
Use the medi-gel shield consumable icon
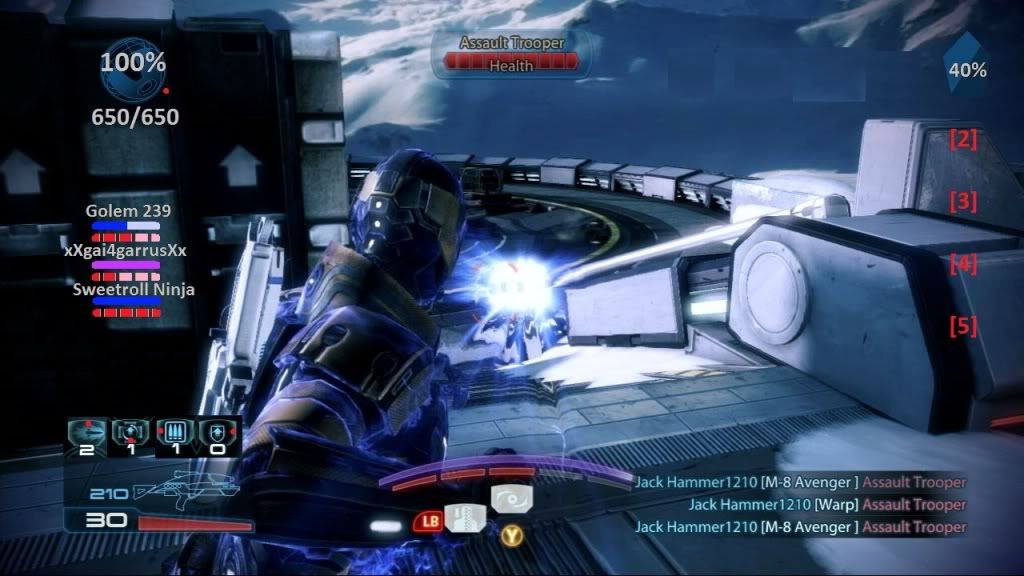[216, 433]
